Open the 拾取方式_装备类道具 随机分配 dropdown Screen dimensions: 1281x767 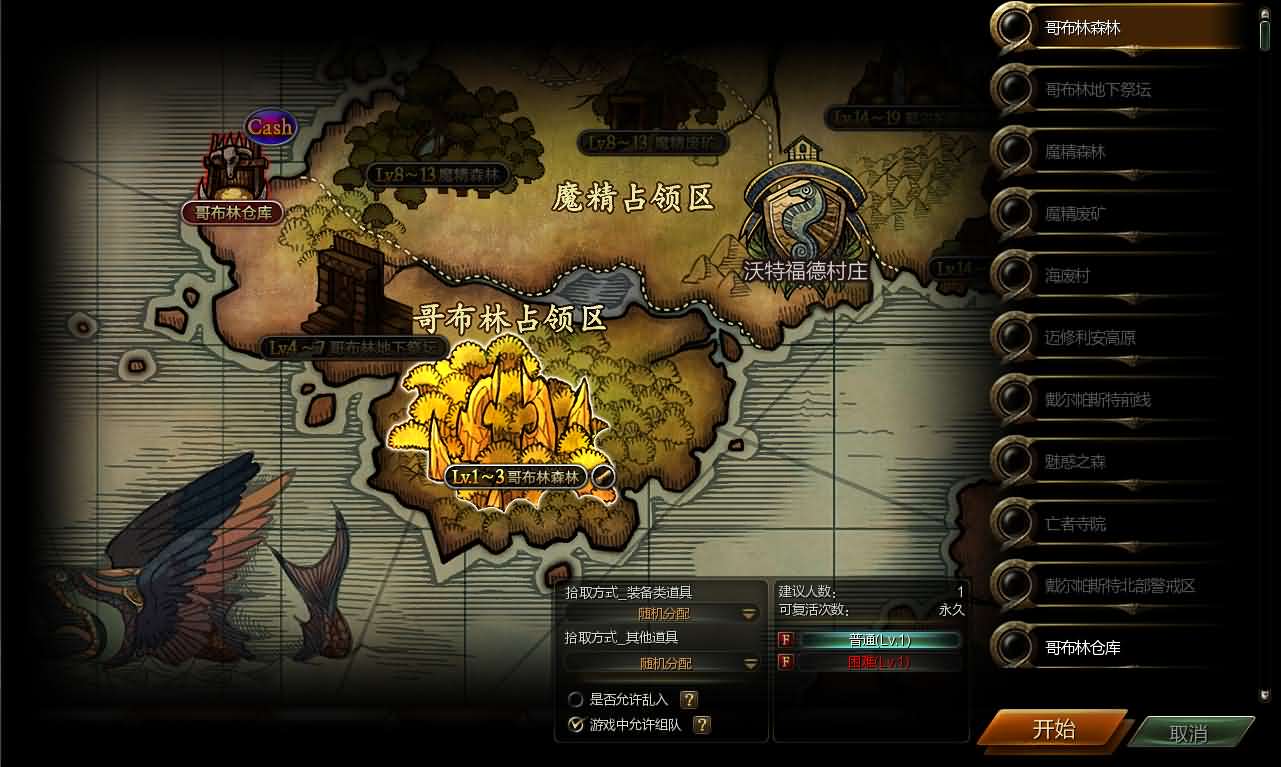pyautogui.click(x=748, y=615)
